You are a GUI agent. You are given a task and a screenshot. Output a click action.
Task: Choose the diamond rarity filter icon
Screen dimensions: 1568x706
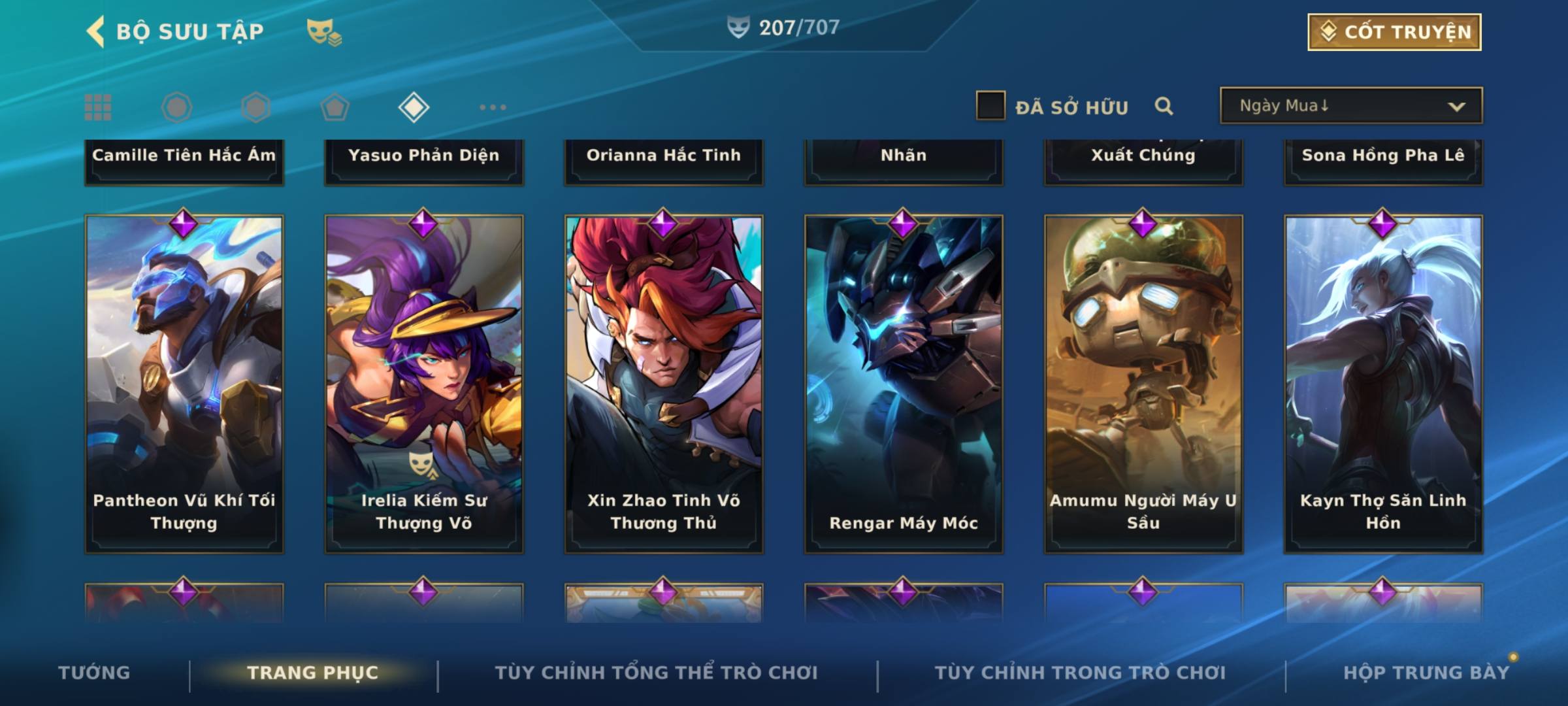[x=414, y=107]
